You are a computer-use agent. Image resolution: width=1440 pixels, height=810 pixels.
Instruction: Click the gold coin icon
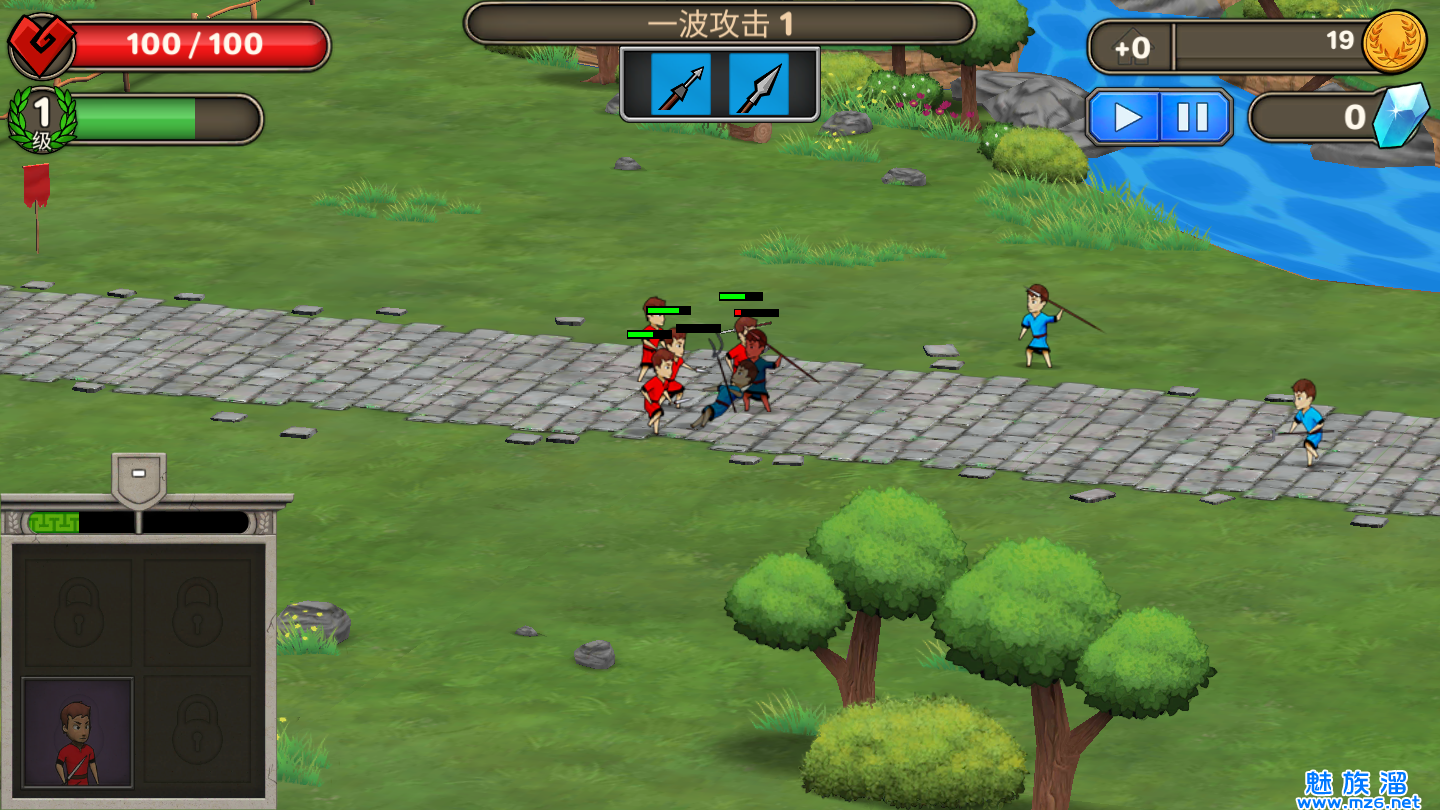point(1394,42)
